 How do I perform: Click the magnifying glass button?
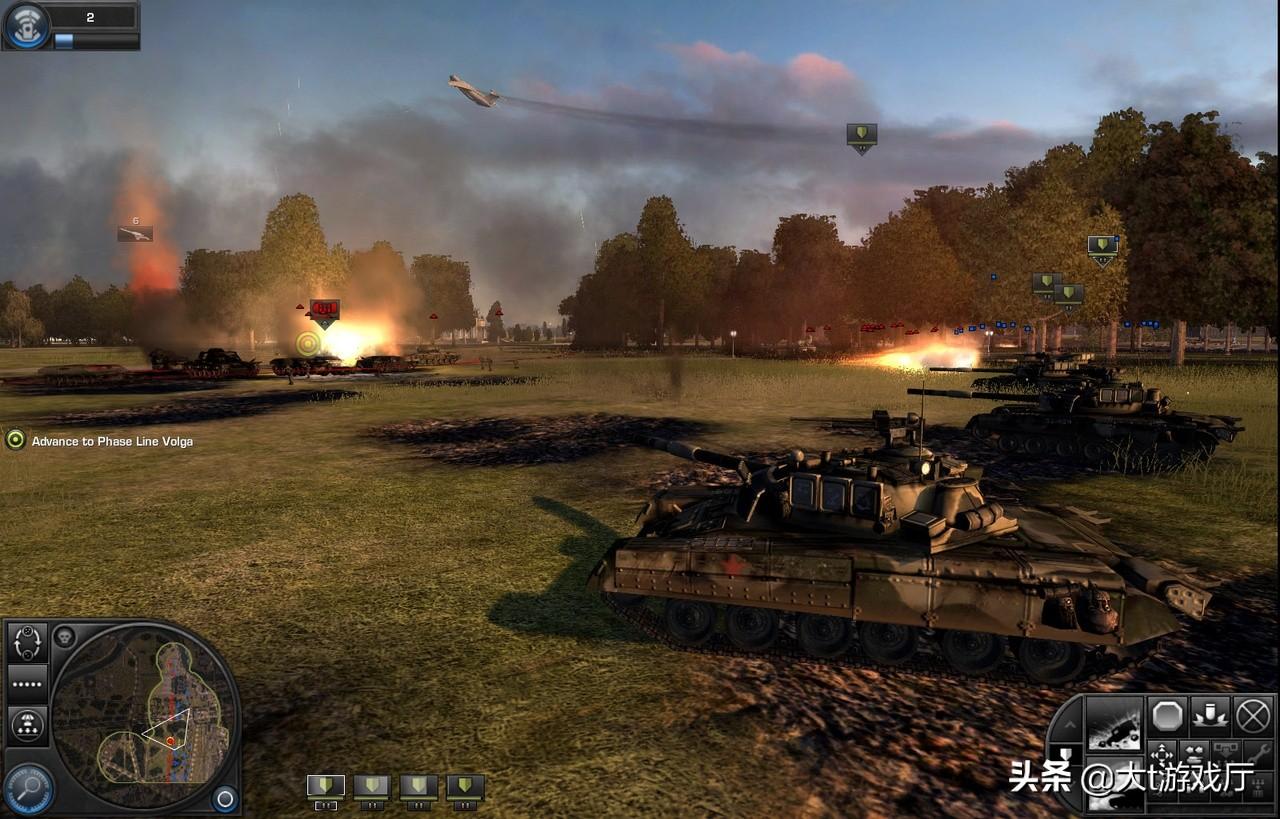pos(27,787)
